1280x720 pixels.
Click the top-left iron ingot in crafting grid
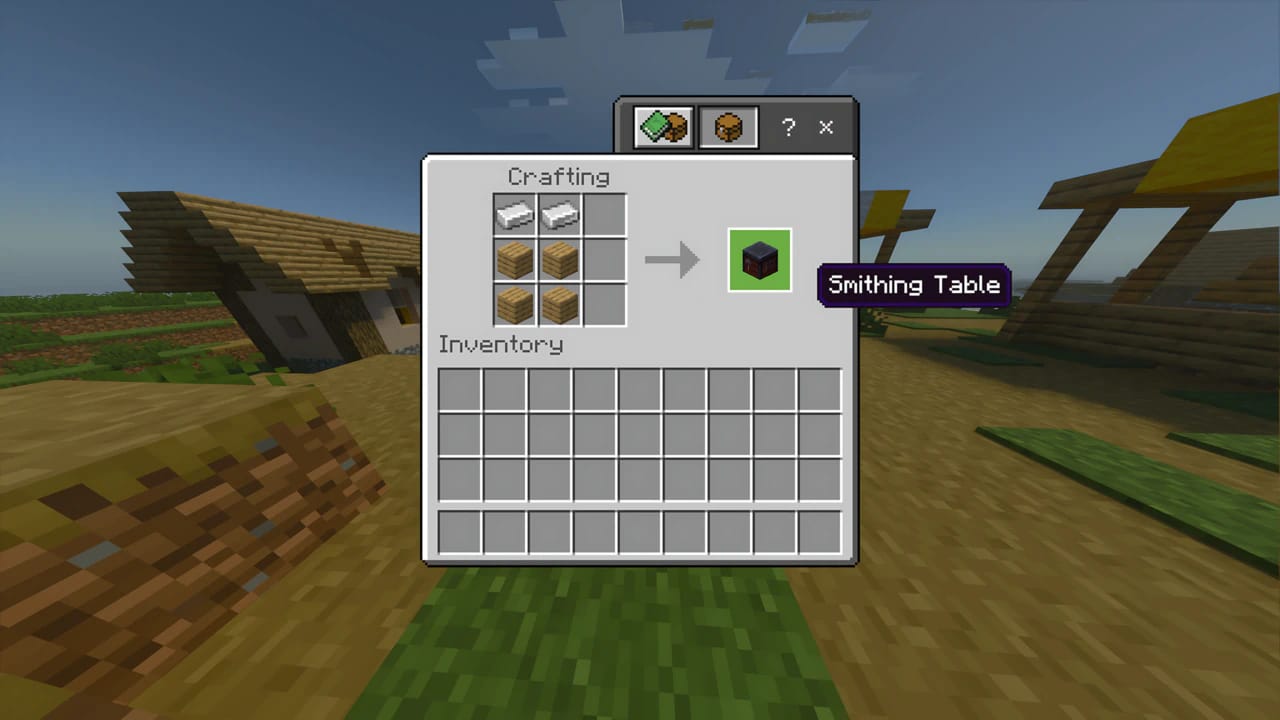click(514, 213)
